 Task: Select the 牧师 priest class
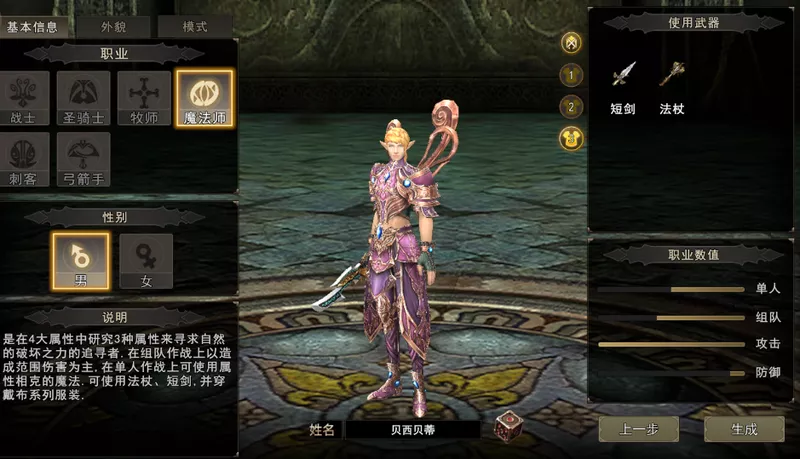click(x=144, y=97)
